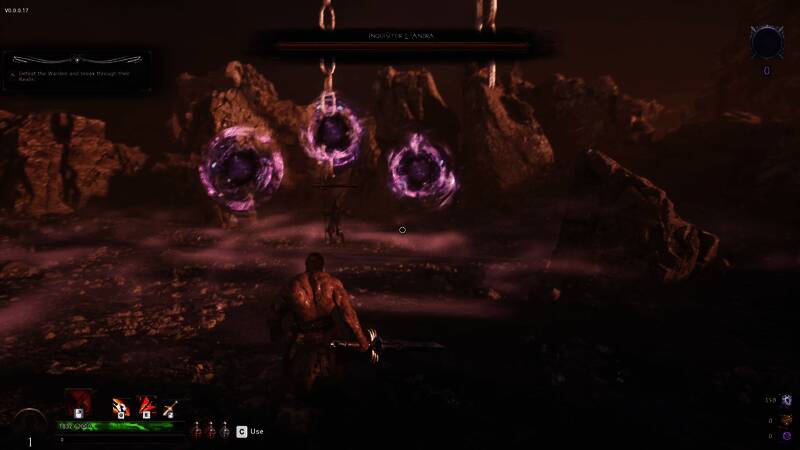Open the objective tracker panel

(x=77, y=66)
